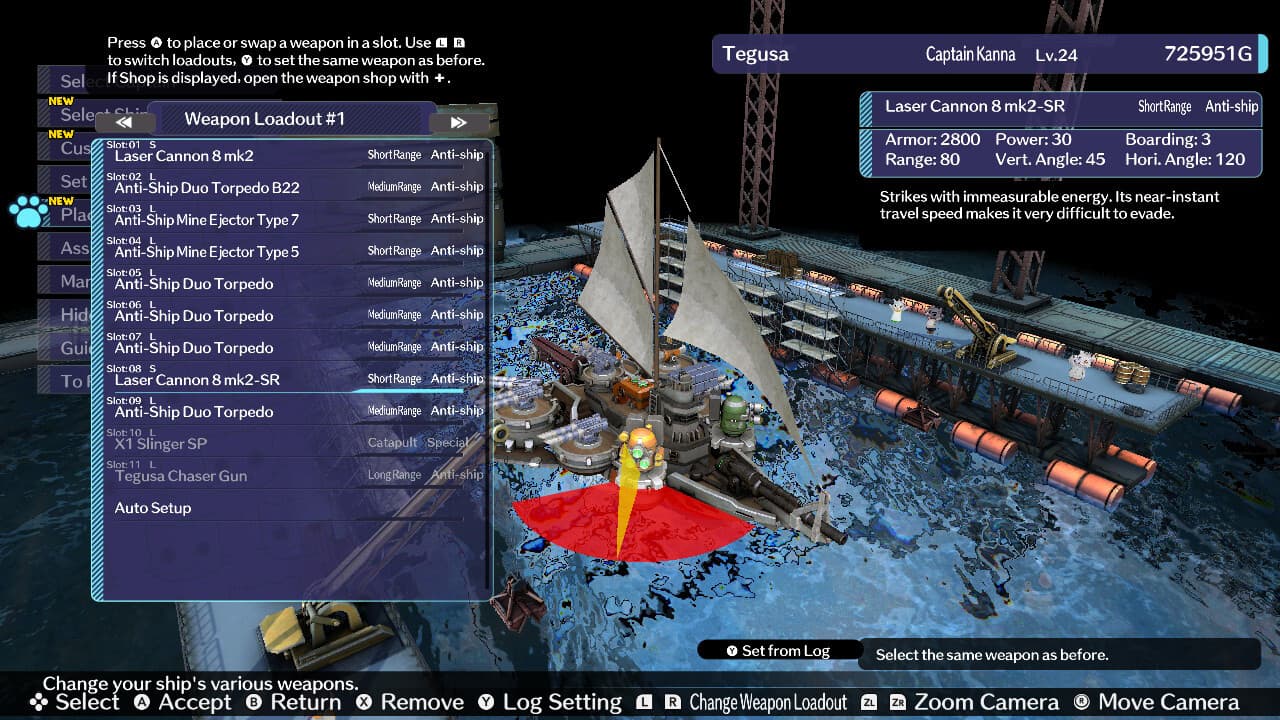Click the directional pad icon beside Select
Viewport: 1280px width, 720px height.
(37, 703)
